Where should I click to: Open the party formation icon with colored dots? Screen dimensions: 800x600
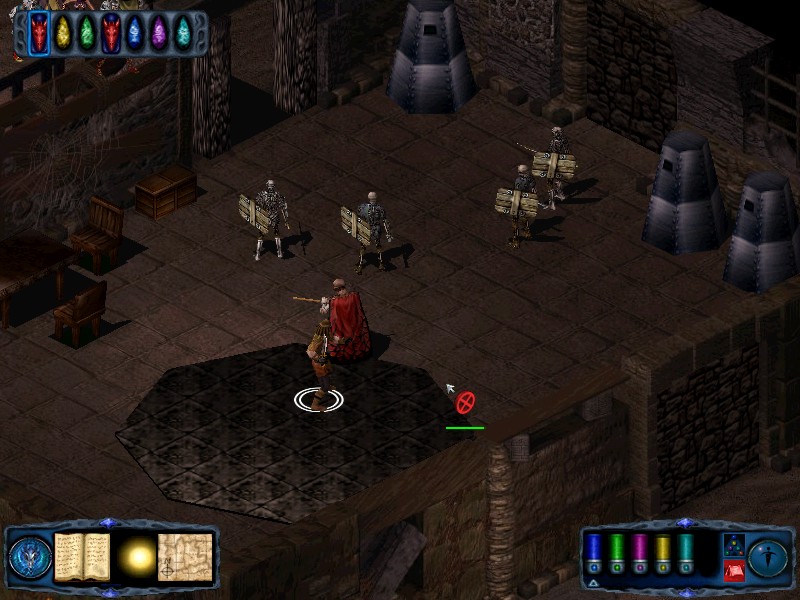tap(732, 545)
